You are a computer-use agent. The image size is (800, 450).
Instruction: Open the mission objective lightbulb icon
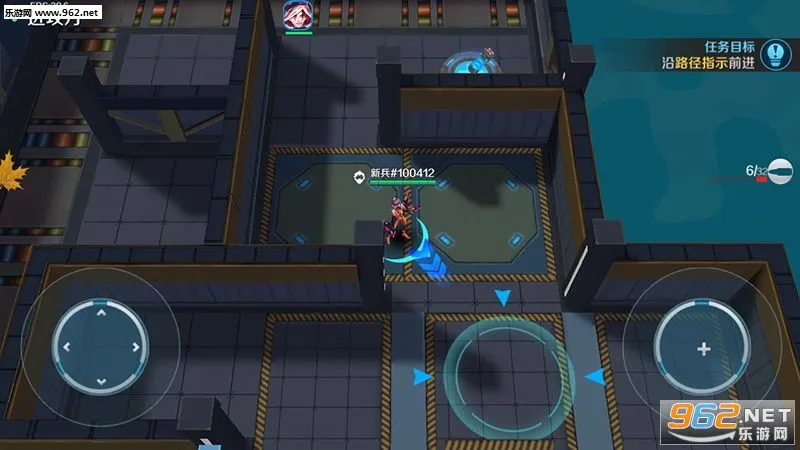[x=773, y=53]
